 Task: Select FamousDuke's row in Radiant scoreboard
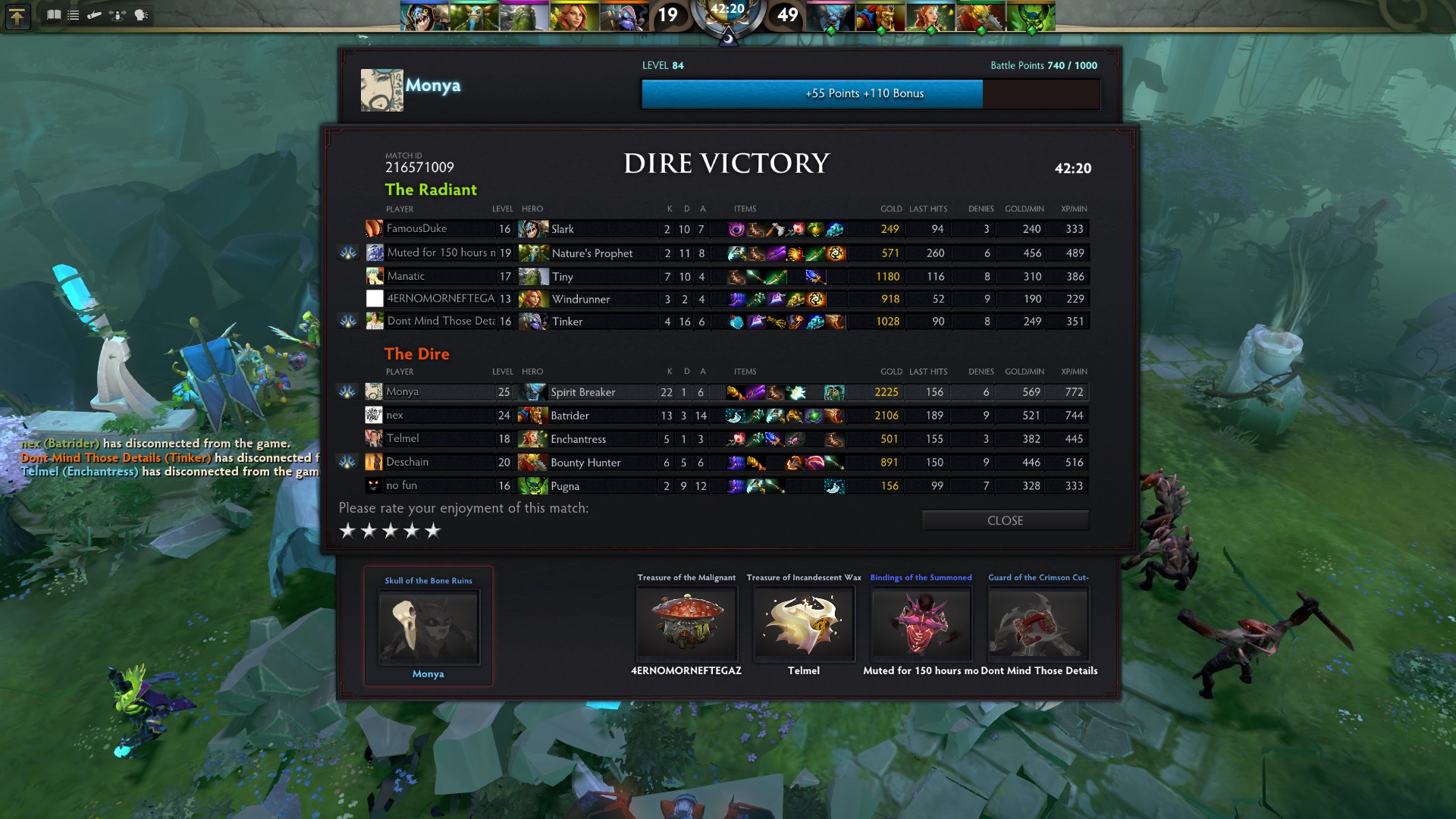click(440, 229)
